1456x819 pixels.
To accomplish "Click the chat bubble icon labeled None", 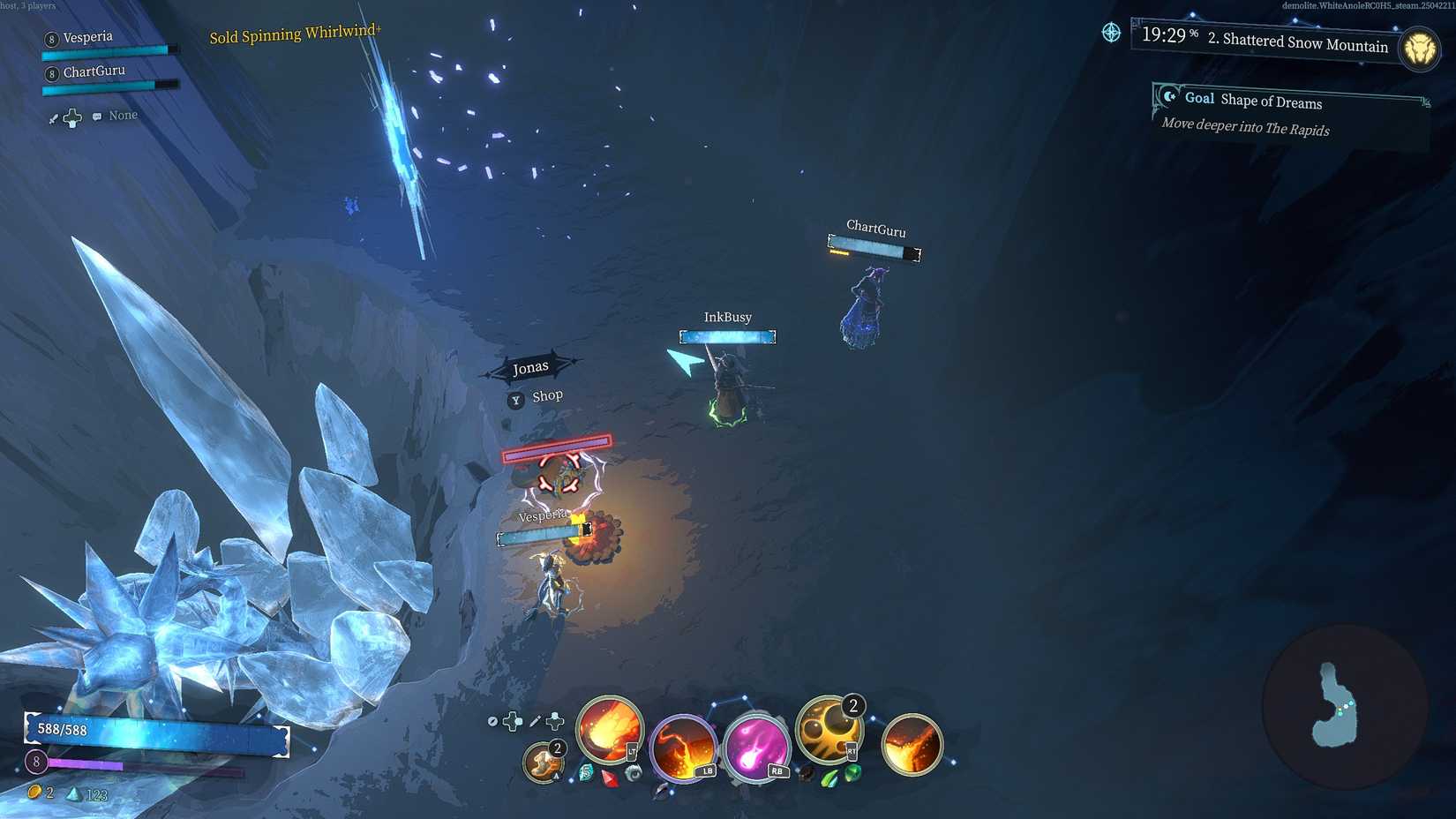I will (x=97, y=116).
